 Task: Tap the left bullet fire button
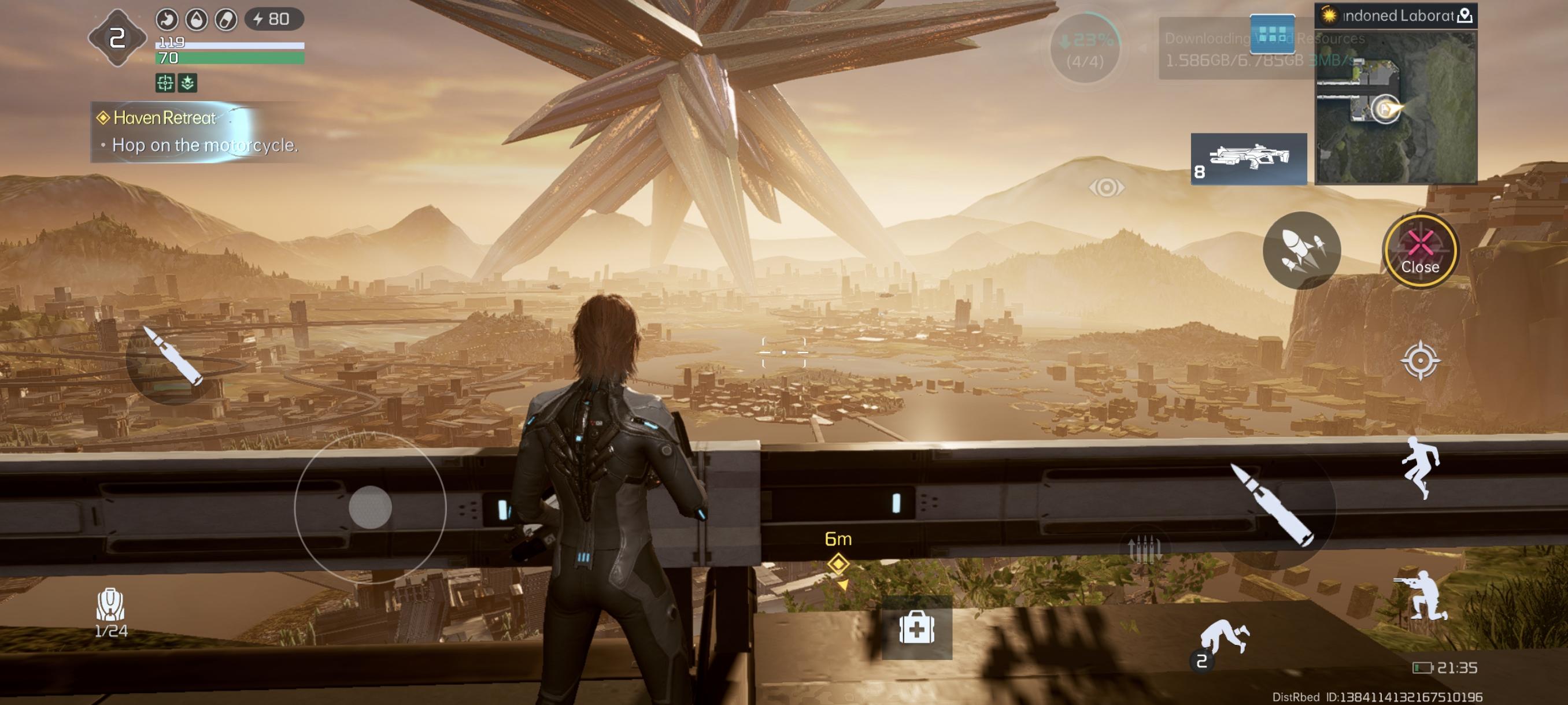[172, 357]
